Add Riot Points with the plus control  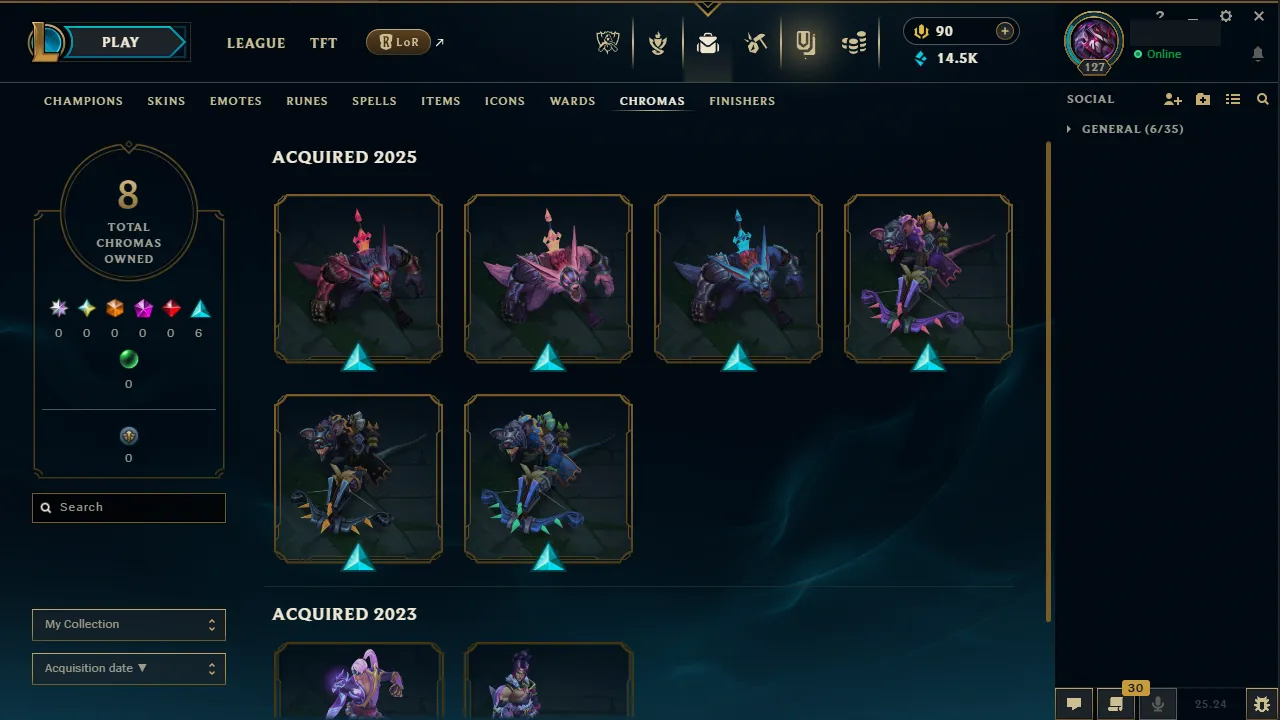tap(1003, 31)
